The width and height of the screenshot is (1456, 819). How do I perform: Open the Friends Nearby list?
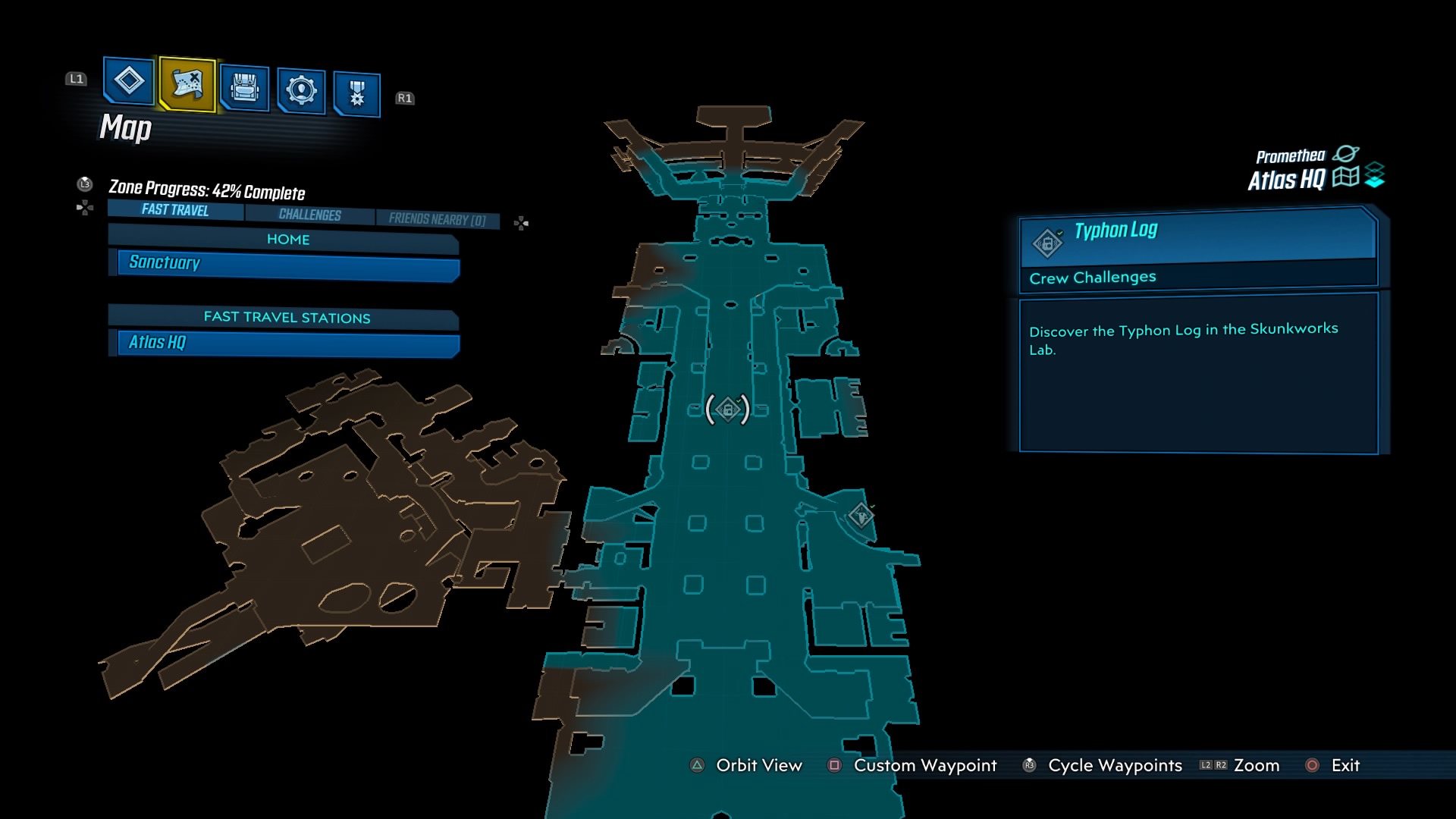tap(438, 218)
